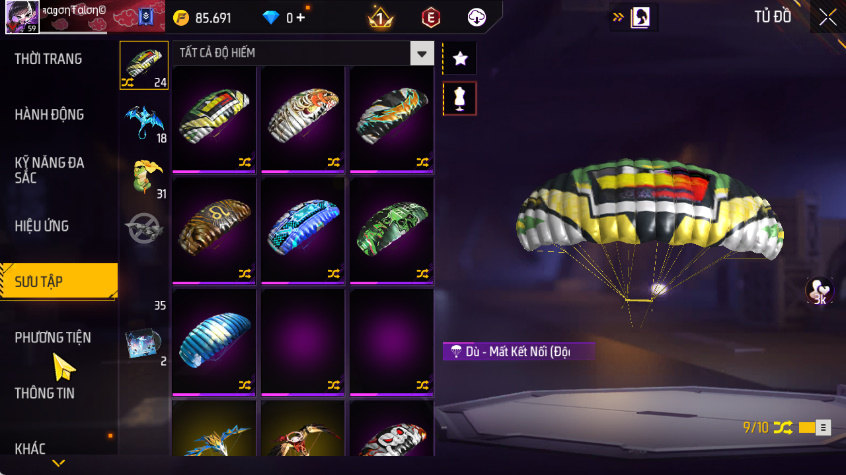Close the vault screen with the X

827,17
